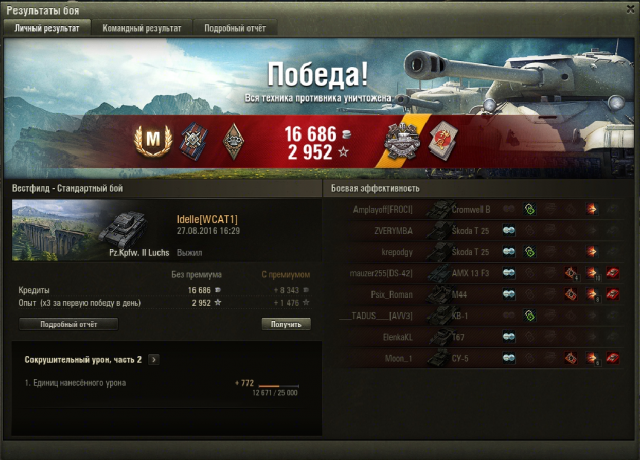
Task: Switch to the Командный результат tab
Action: [141, 29]
